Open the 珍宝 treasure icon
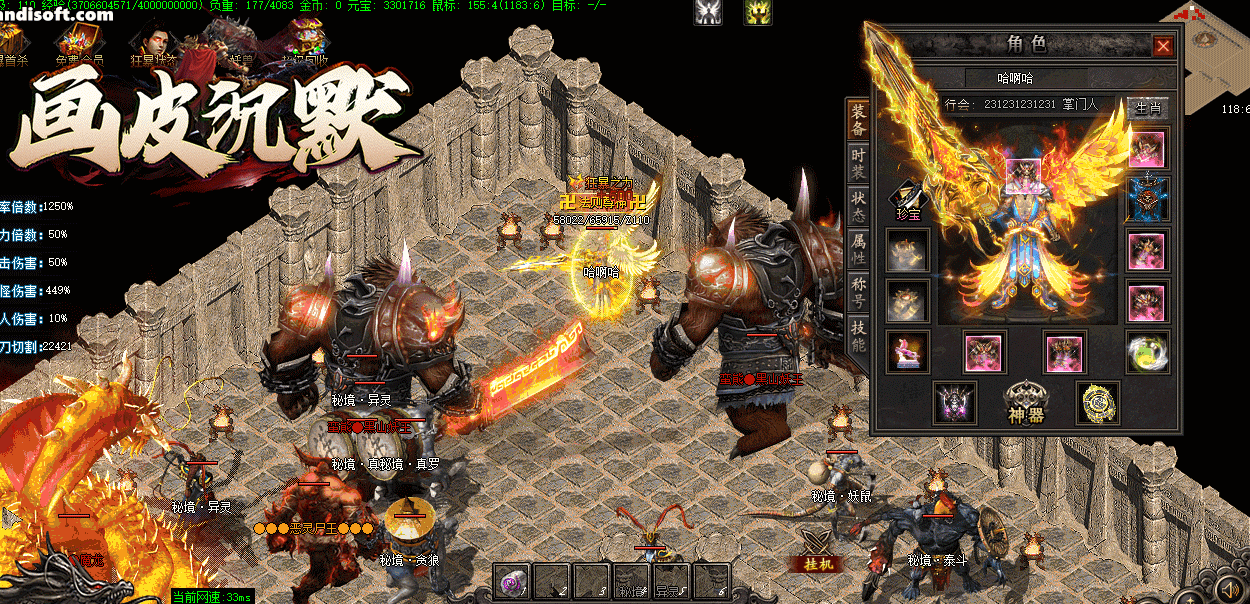 [x=907, y=200]
